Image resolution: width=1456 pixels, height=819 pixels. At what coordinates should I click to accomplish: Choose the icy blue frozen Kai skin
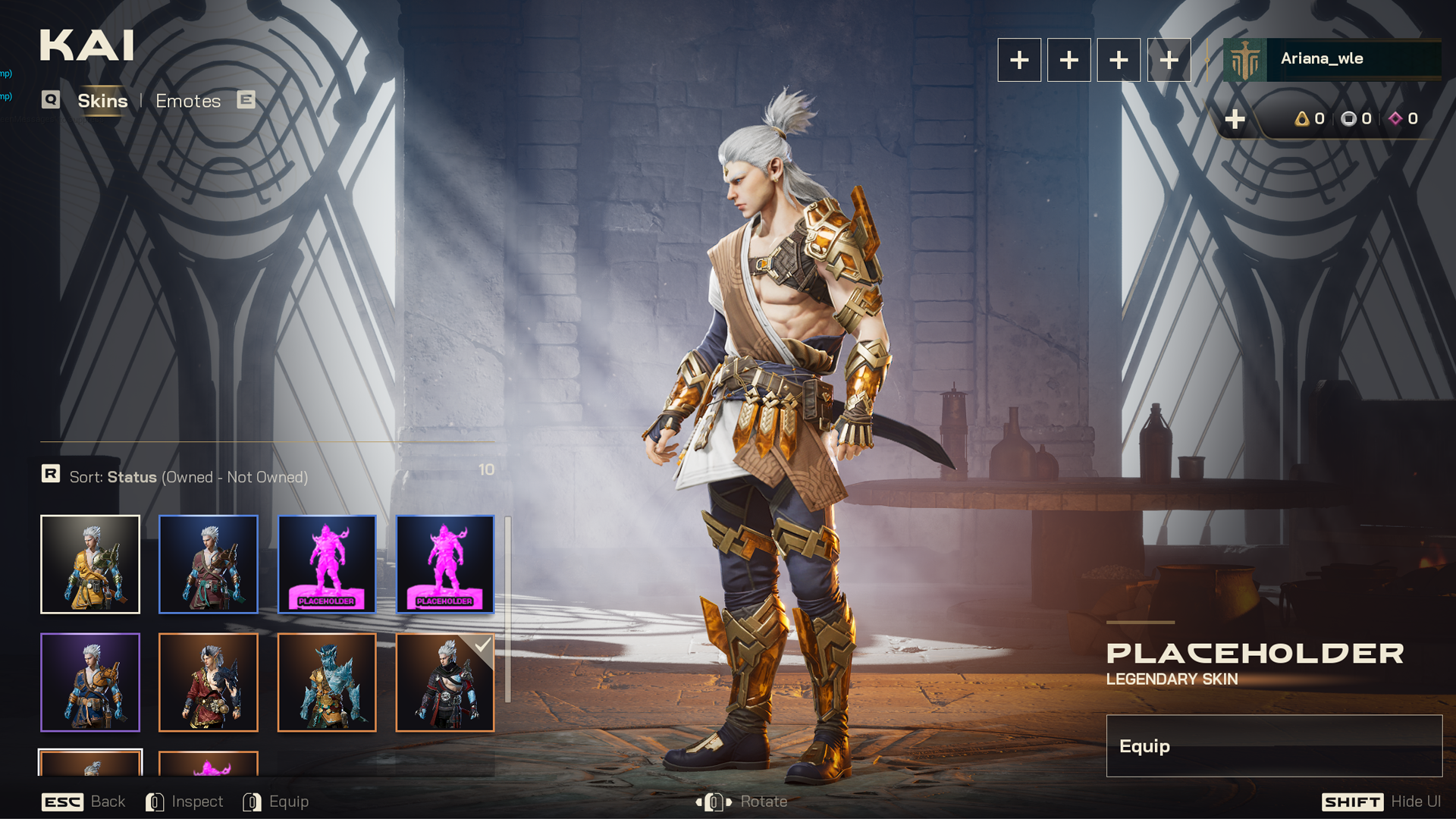327,682
